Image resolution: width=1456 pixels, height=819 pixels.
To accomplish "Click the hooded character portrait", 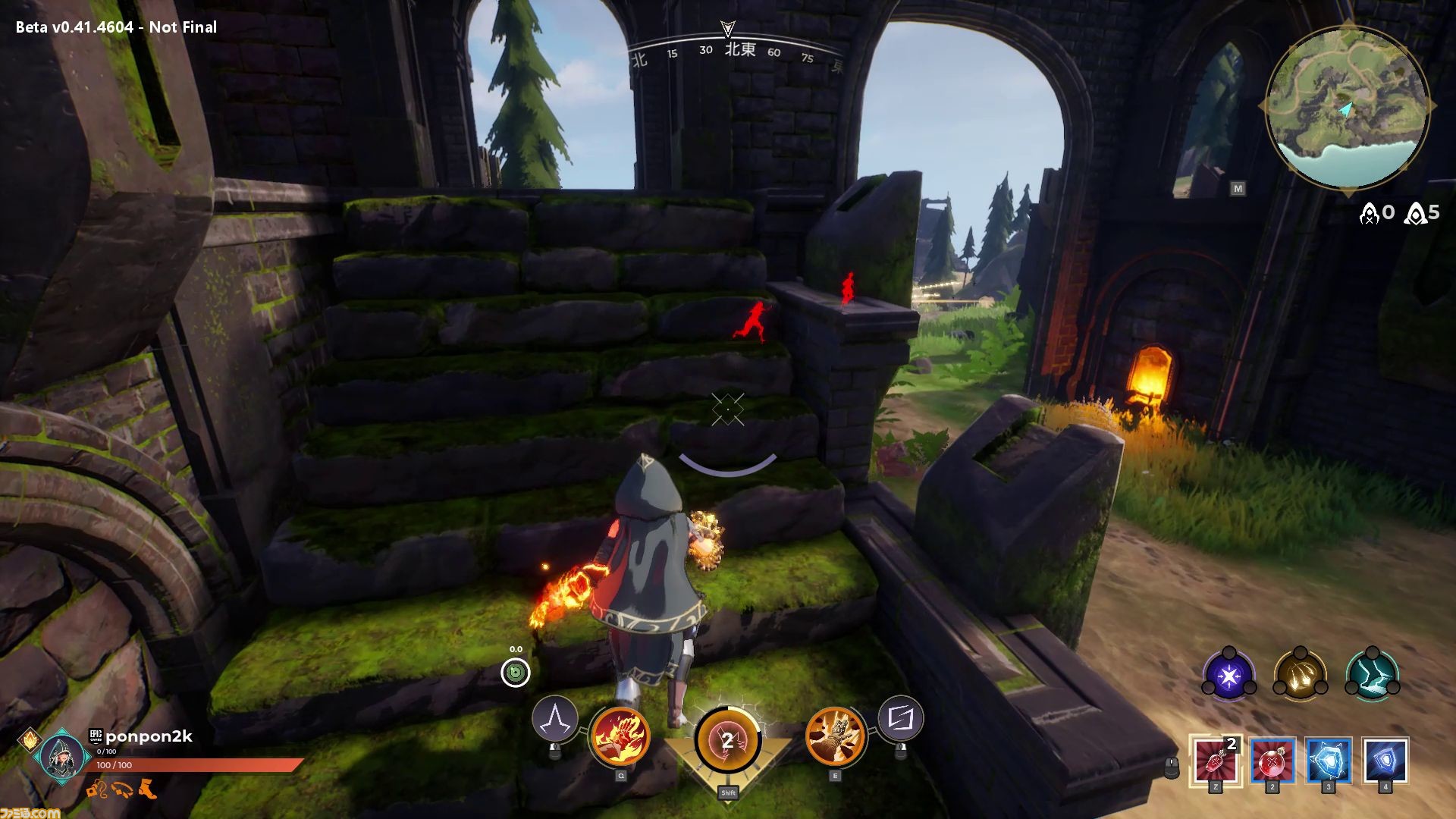I will point(62,755).
